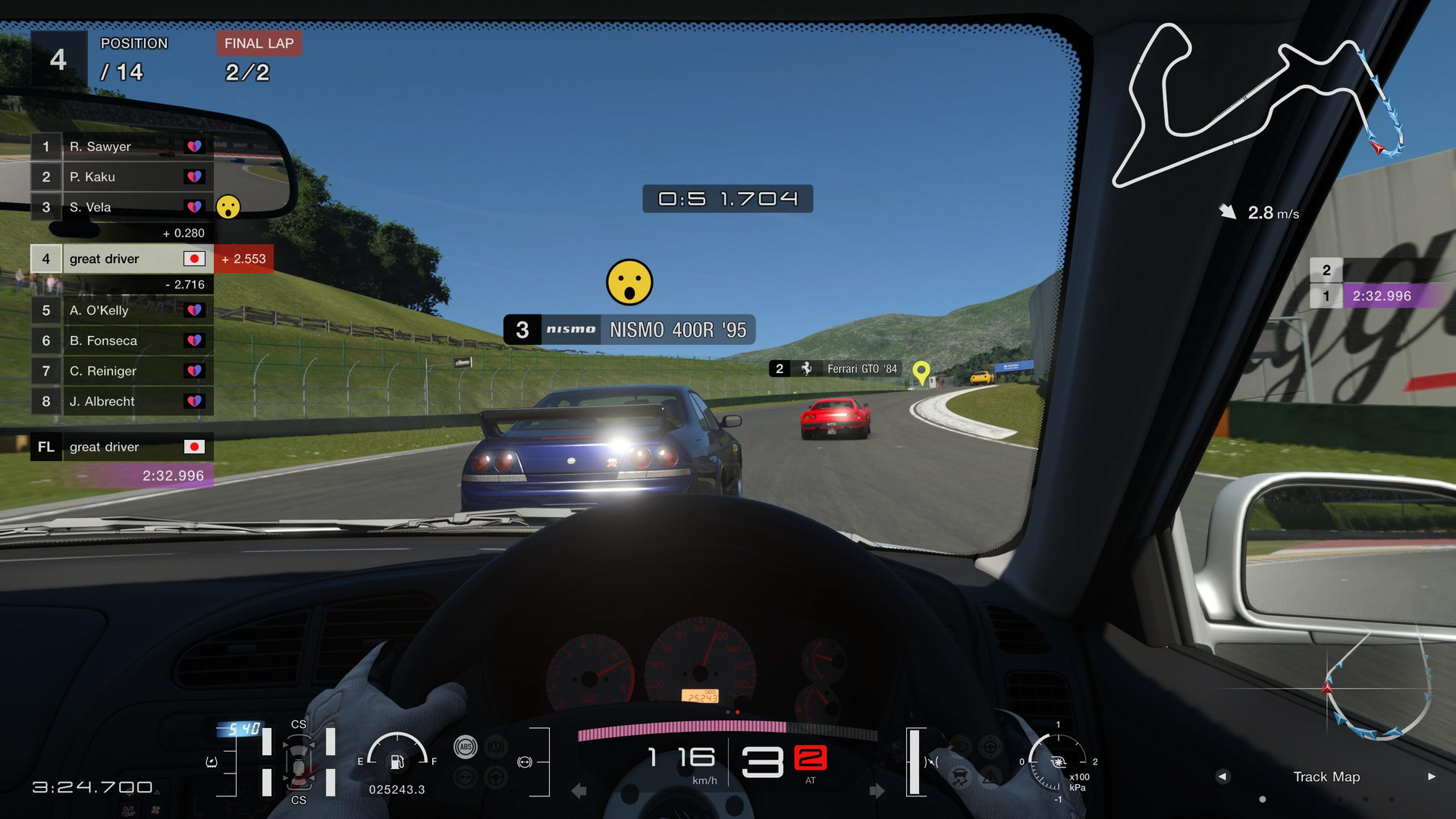Switch to the previous display with the left arrow beside Track Map
The width and height of the screenshot is (1456, 819).
point(1222,777)
